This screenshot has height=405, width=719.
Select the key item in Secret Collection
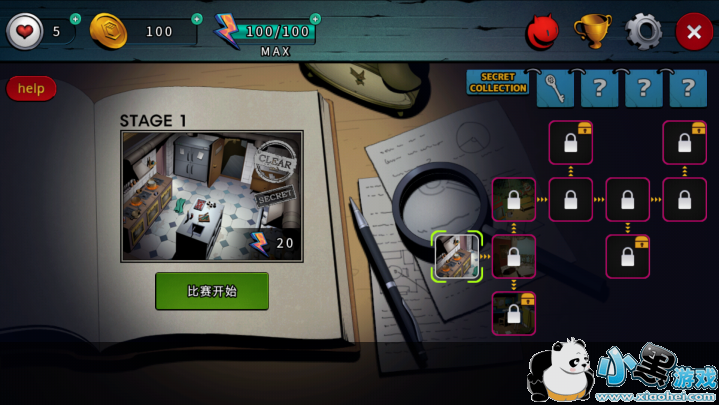[x=554, y=88]
